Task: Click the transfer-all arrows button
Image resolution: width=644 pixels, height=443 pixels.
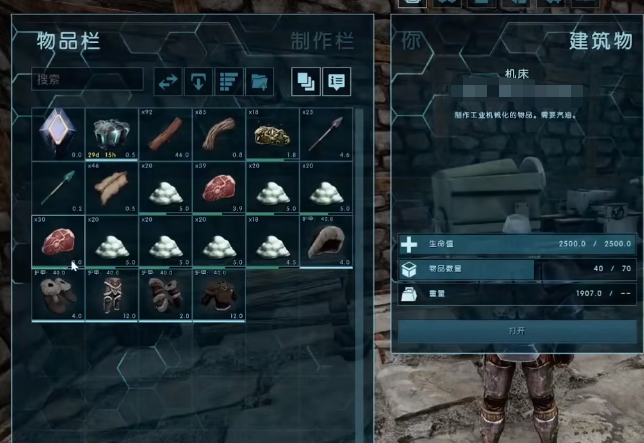Action: [x=169, y=80]
